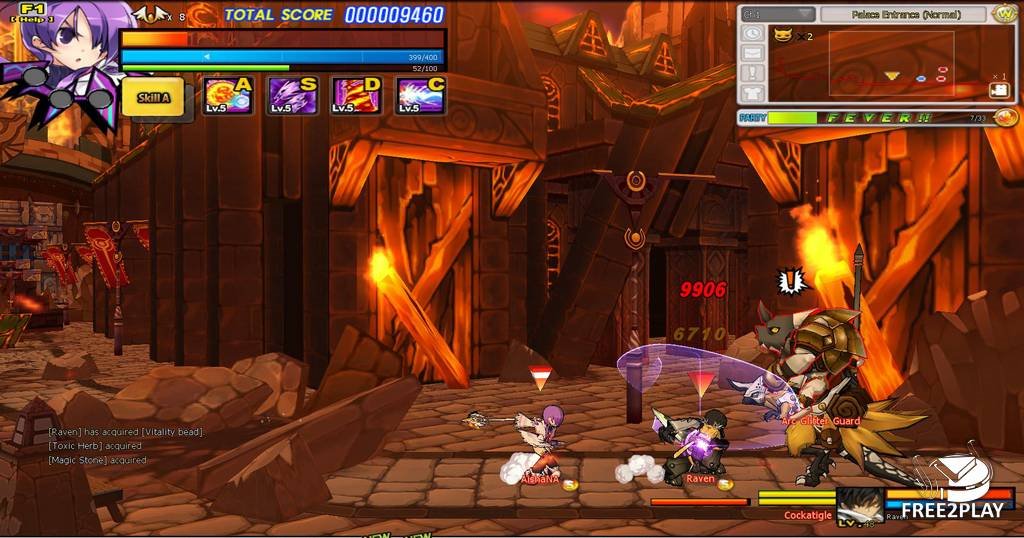Open the channel dropdown on the minimap panel
The image size is (1024, 538).
[x=779, y=15]
